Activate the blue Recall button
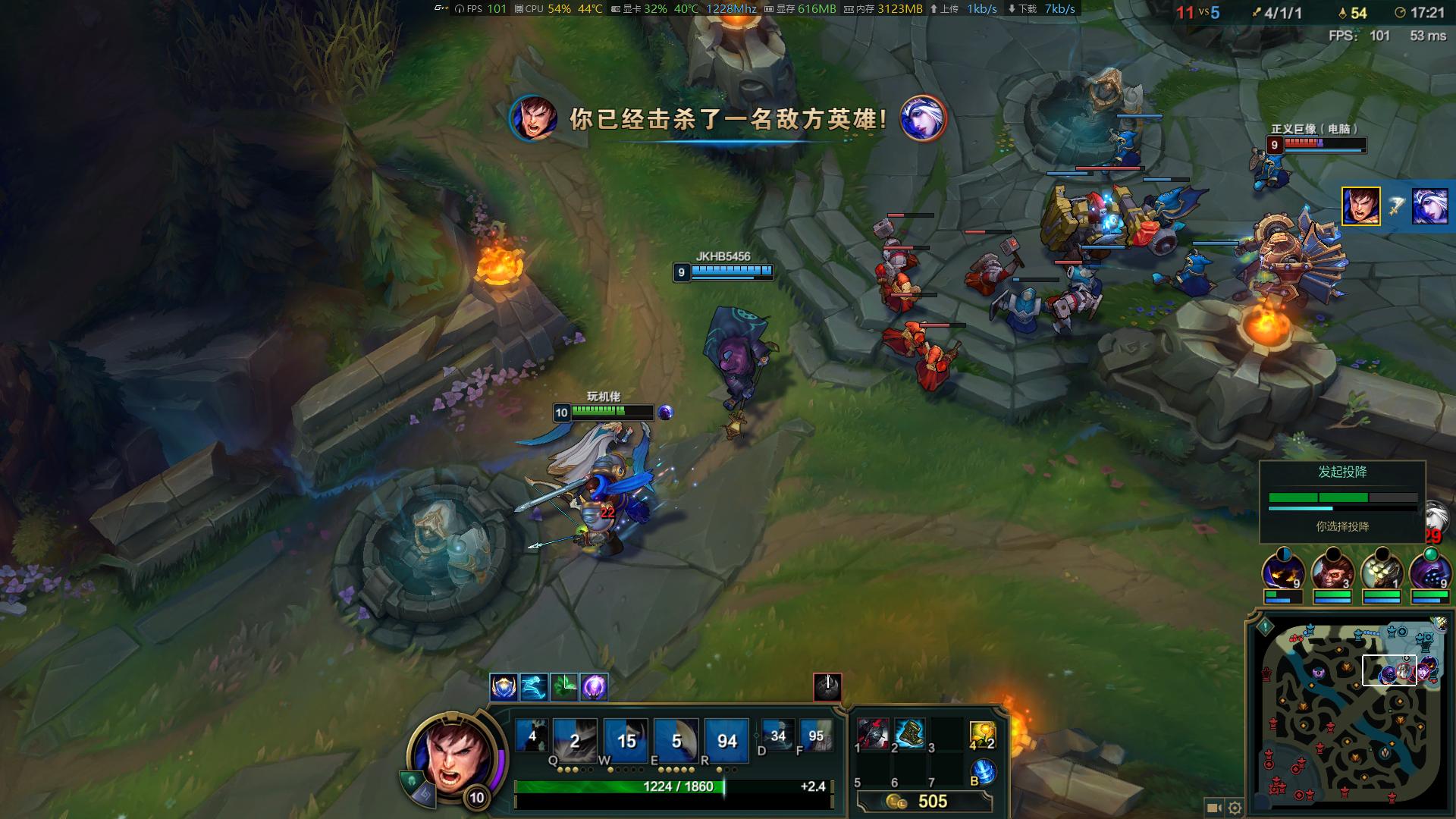Viewport: 1456px width, 819px height. pyautogui.click(x=983, y=771)
